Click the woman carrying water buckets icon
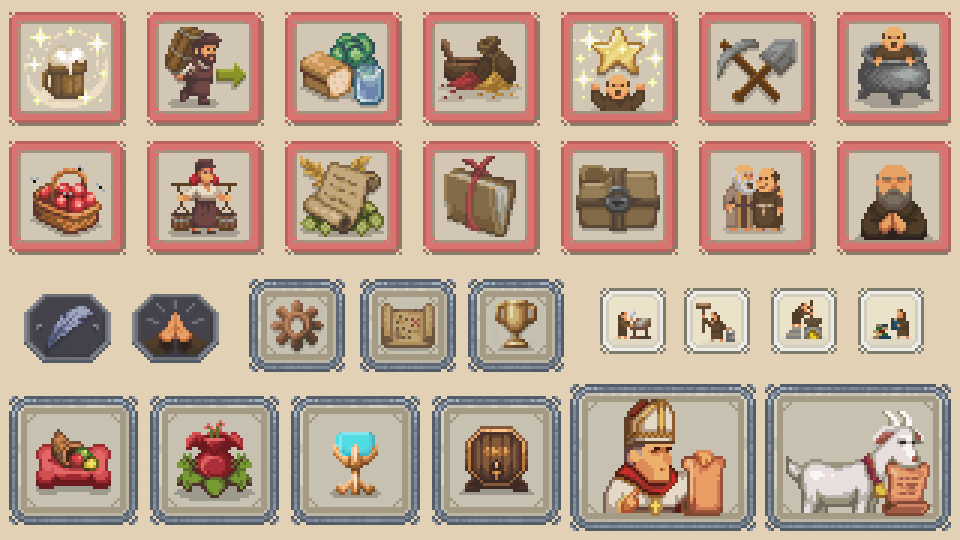This screenshot has height=540, width=960. (205, 197)
